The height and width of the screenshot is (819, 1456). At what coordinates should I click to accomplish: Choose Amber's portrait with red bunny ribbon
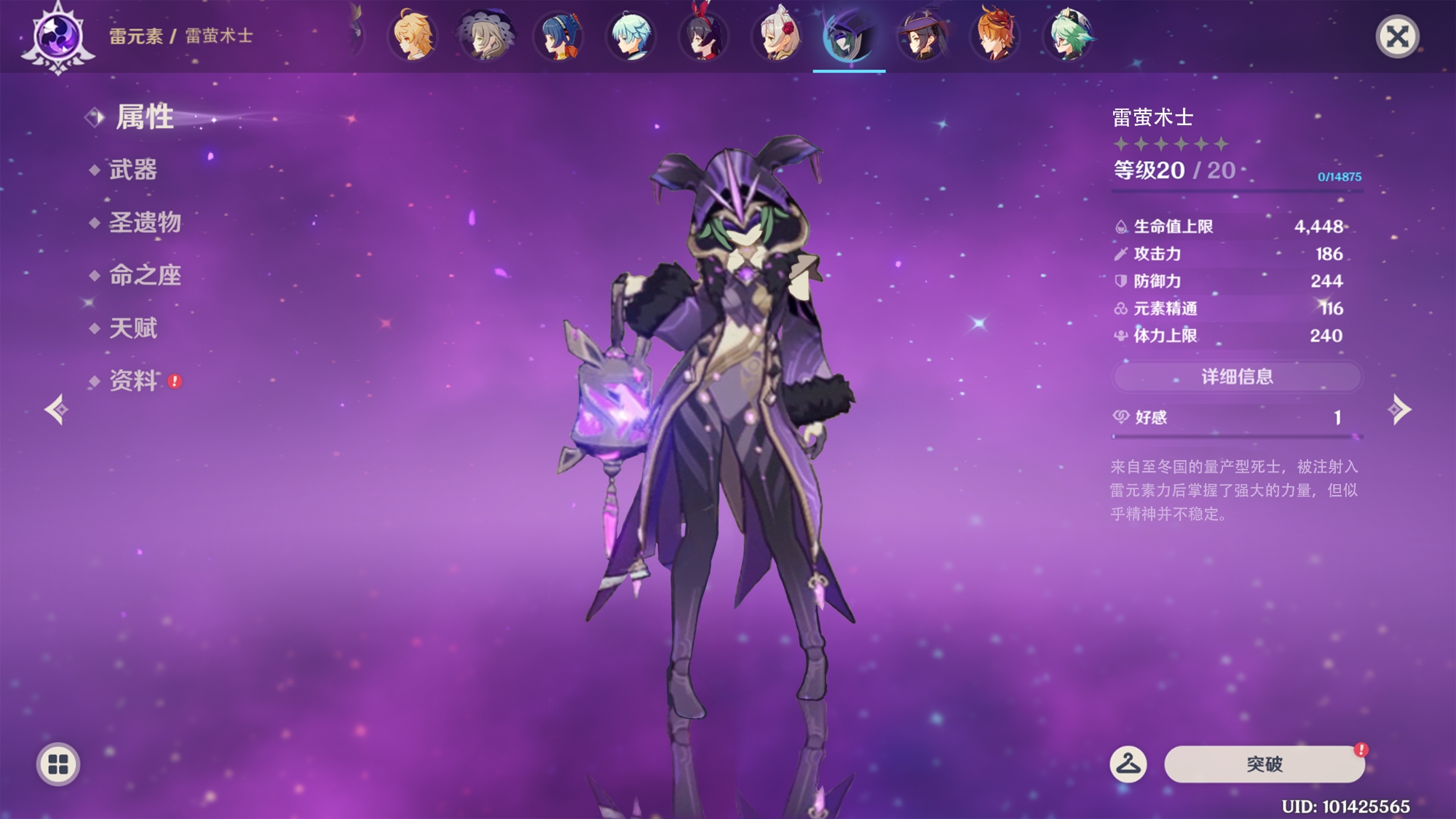point(704,35)
